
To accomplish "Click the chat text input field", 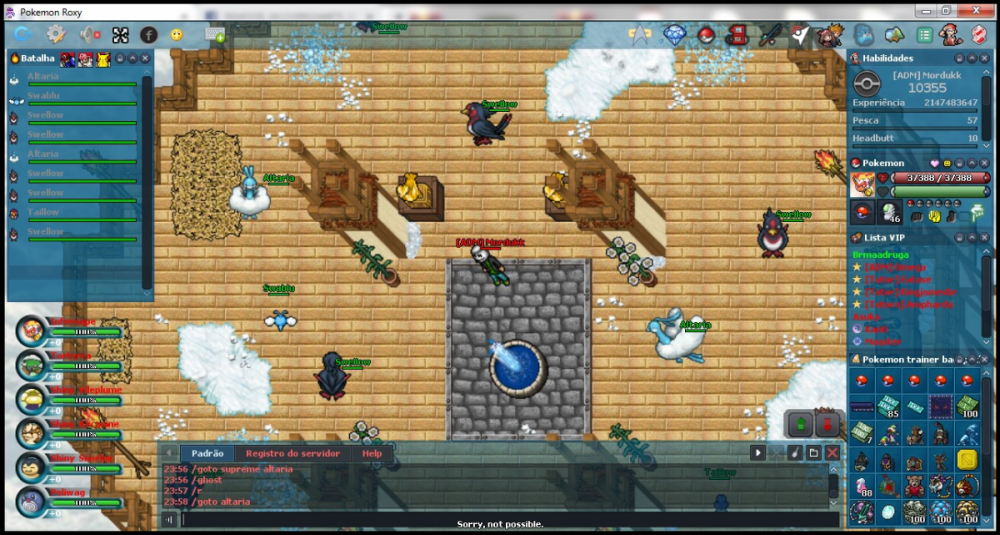I will pos(500,520).
